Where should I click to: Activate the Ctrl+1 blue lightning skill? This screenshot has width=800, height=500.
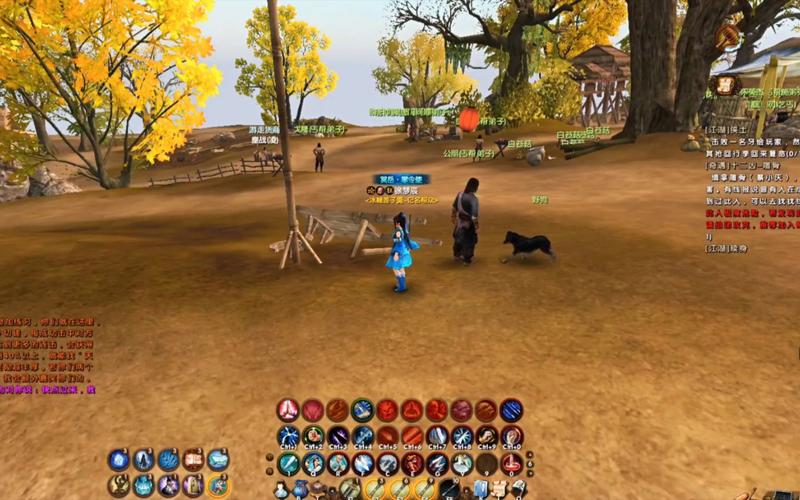tap(288, 436)
